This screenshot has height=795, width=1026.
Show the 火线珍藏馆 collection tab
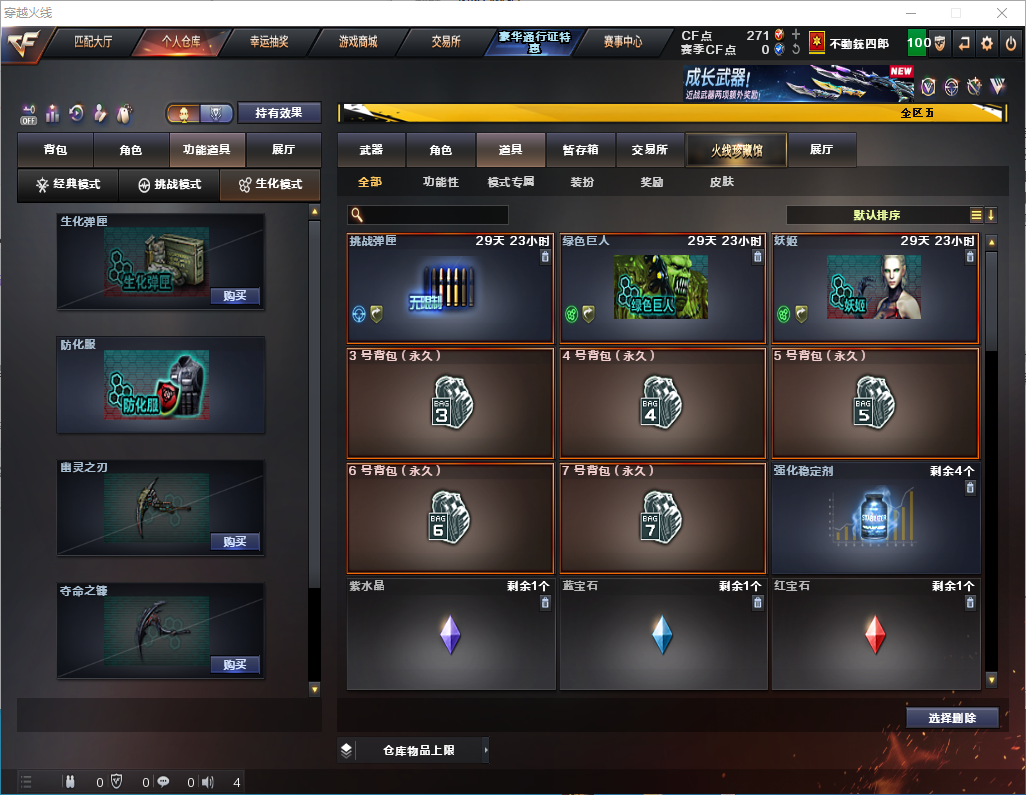click(736, 150)
